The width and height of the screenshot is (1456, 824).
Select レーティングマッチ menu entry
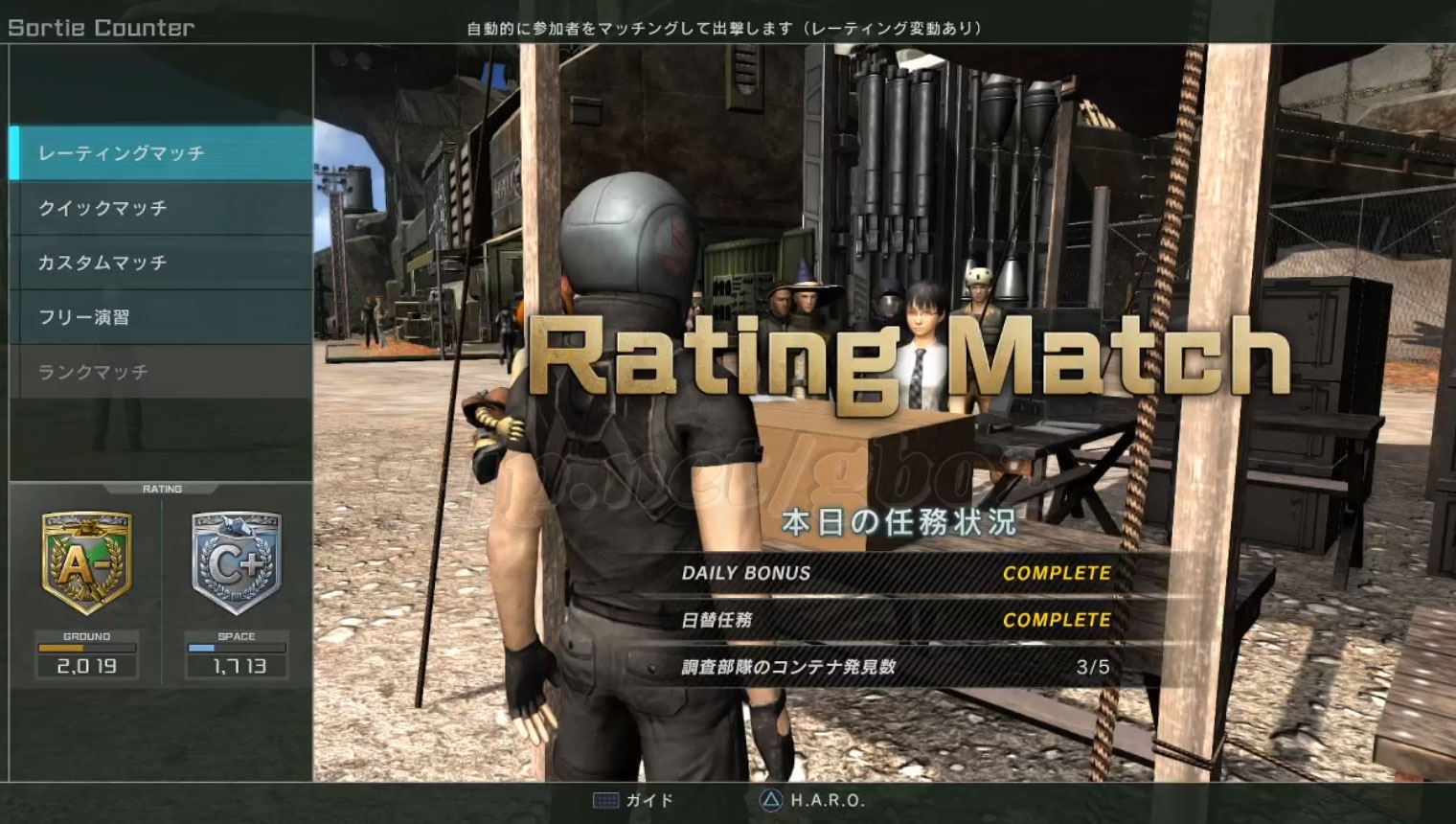[x=161, y=153]
